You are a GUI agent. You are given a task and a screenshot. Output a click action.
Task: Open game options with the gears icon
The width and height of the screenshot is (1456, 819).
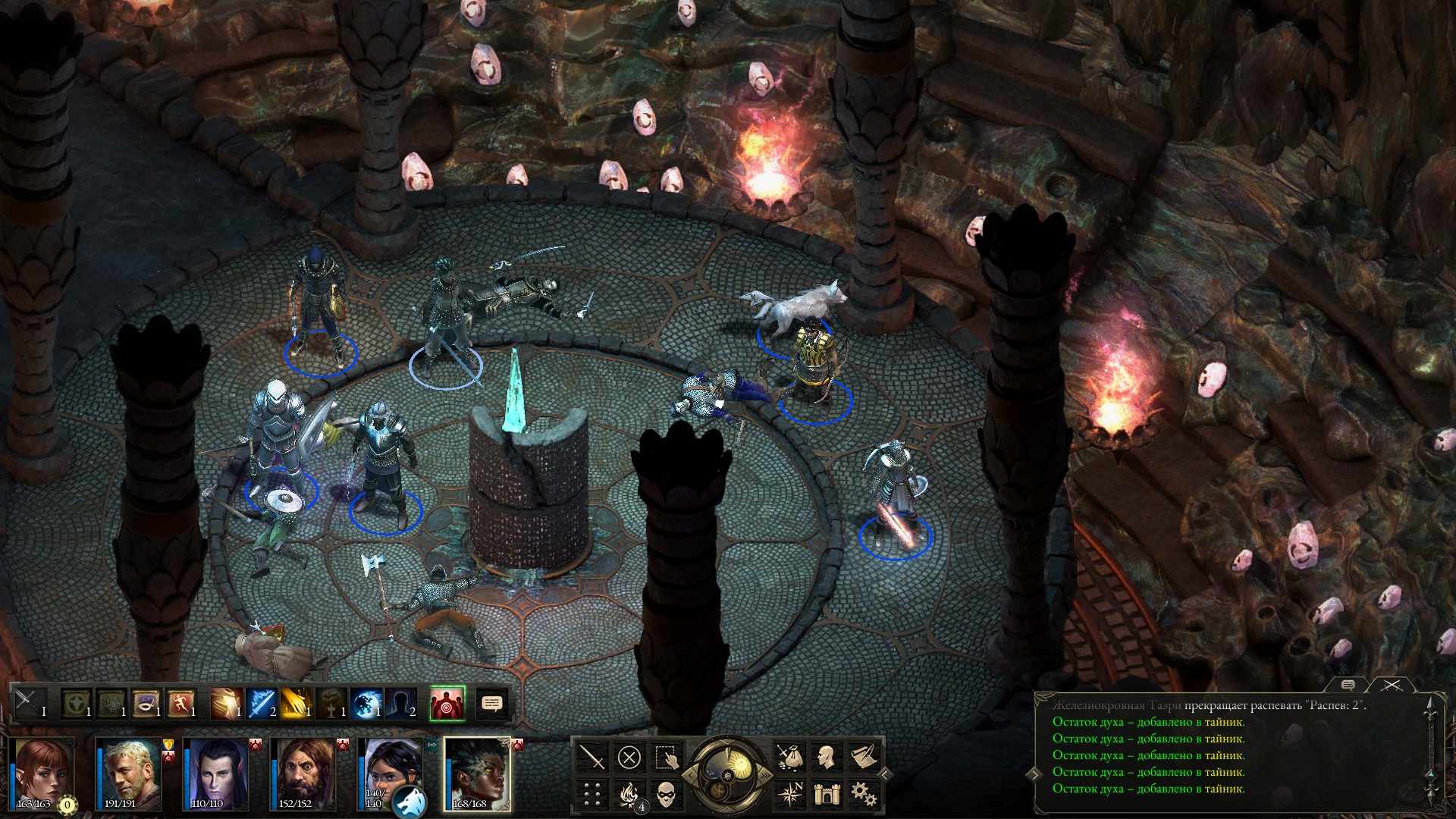pyautogui.click(x=862, y=794)
